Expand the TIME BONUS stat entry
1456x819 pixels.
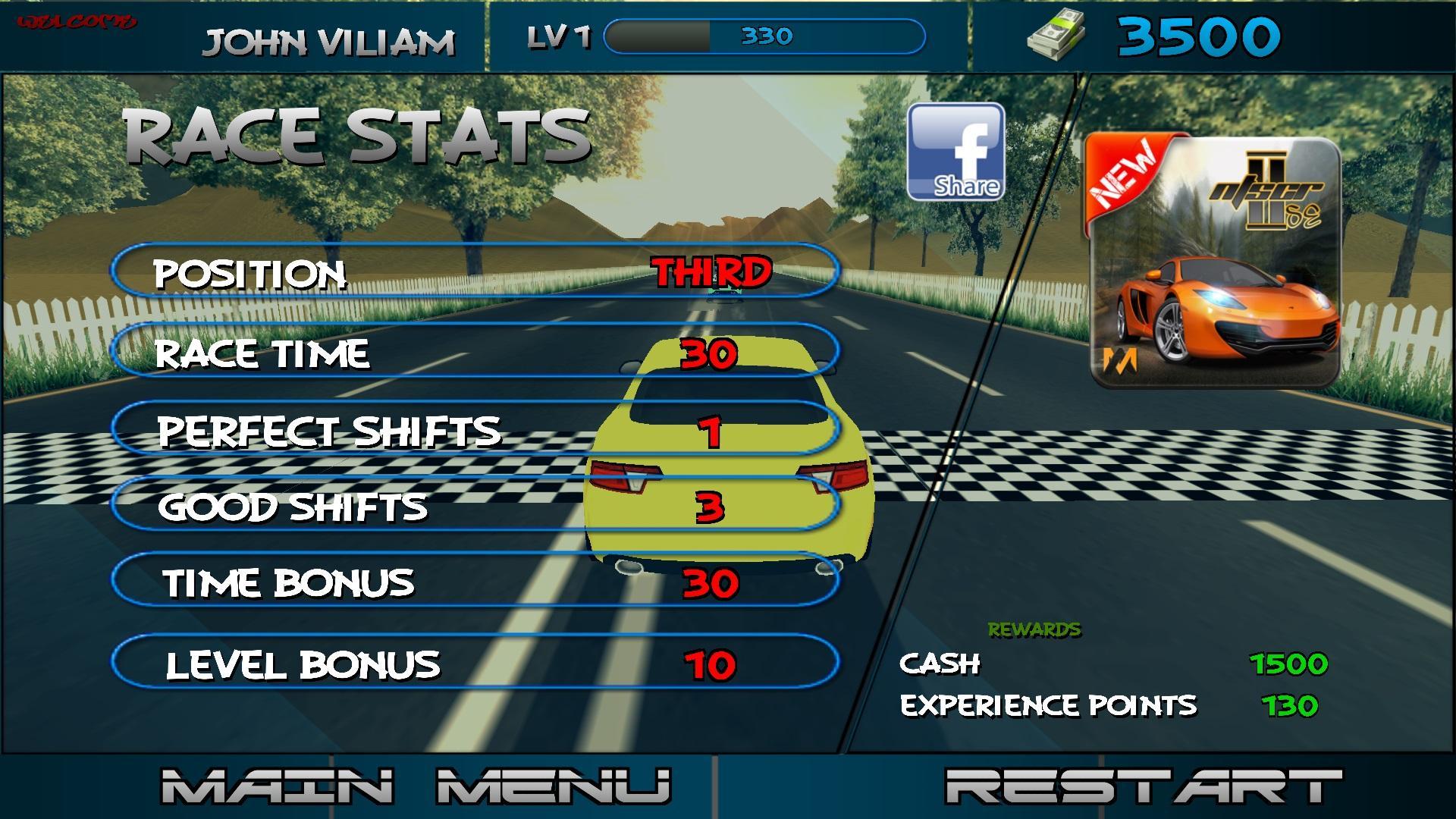[x=478, y=584]
